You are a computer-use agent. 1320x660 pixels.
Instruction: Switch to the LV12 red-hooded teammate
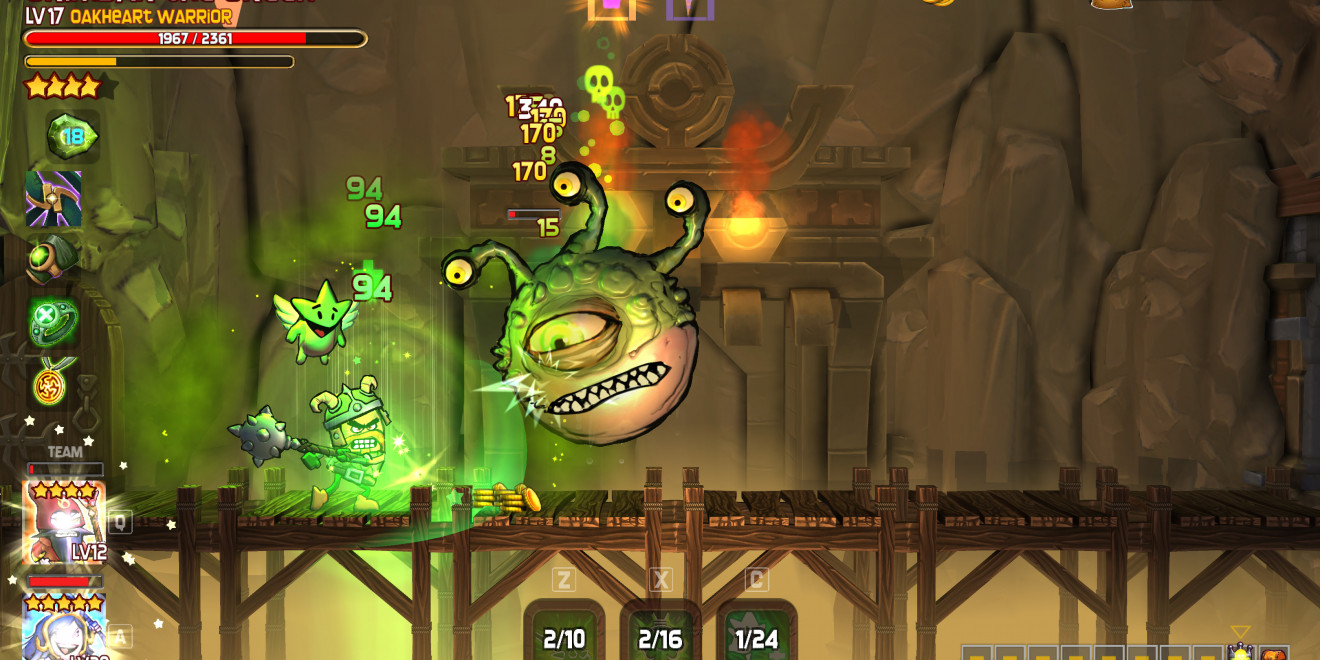tap(64, 522)
